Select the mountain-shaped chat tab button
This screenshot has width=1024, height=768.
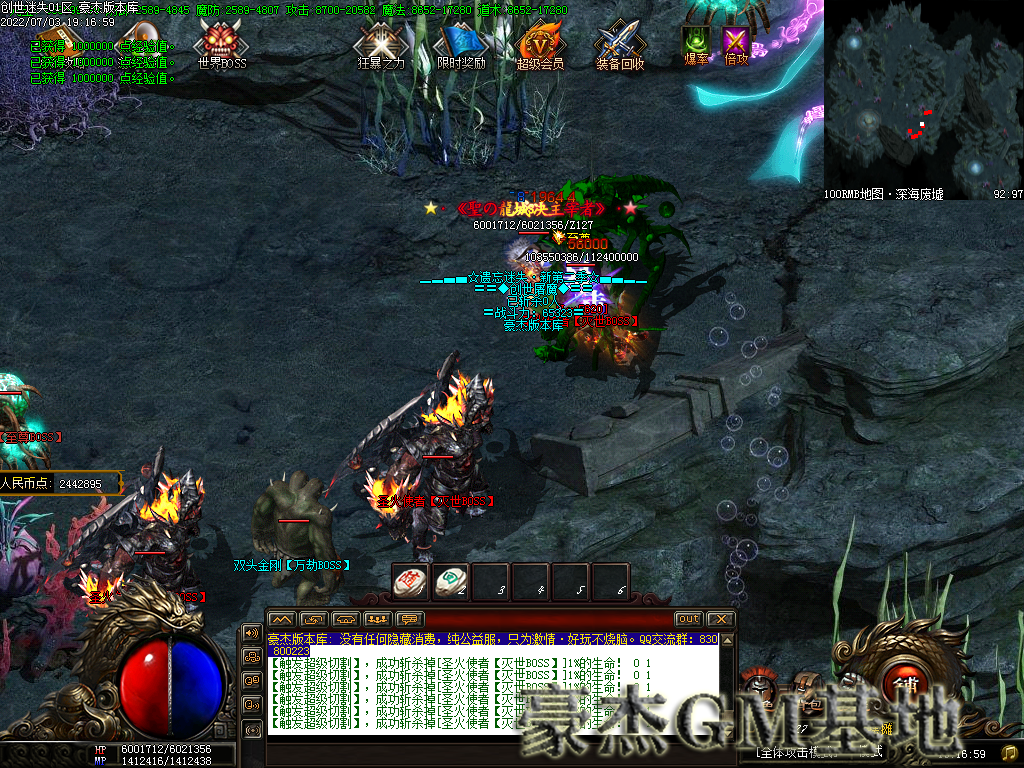point(282,619)
